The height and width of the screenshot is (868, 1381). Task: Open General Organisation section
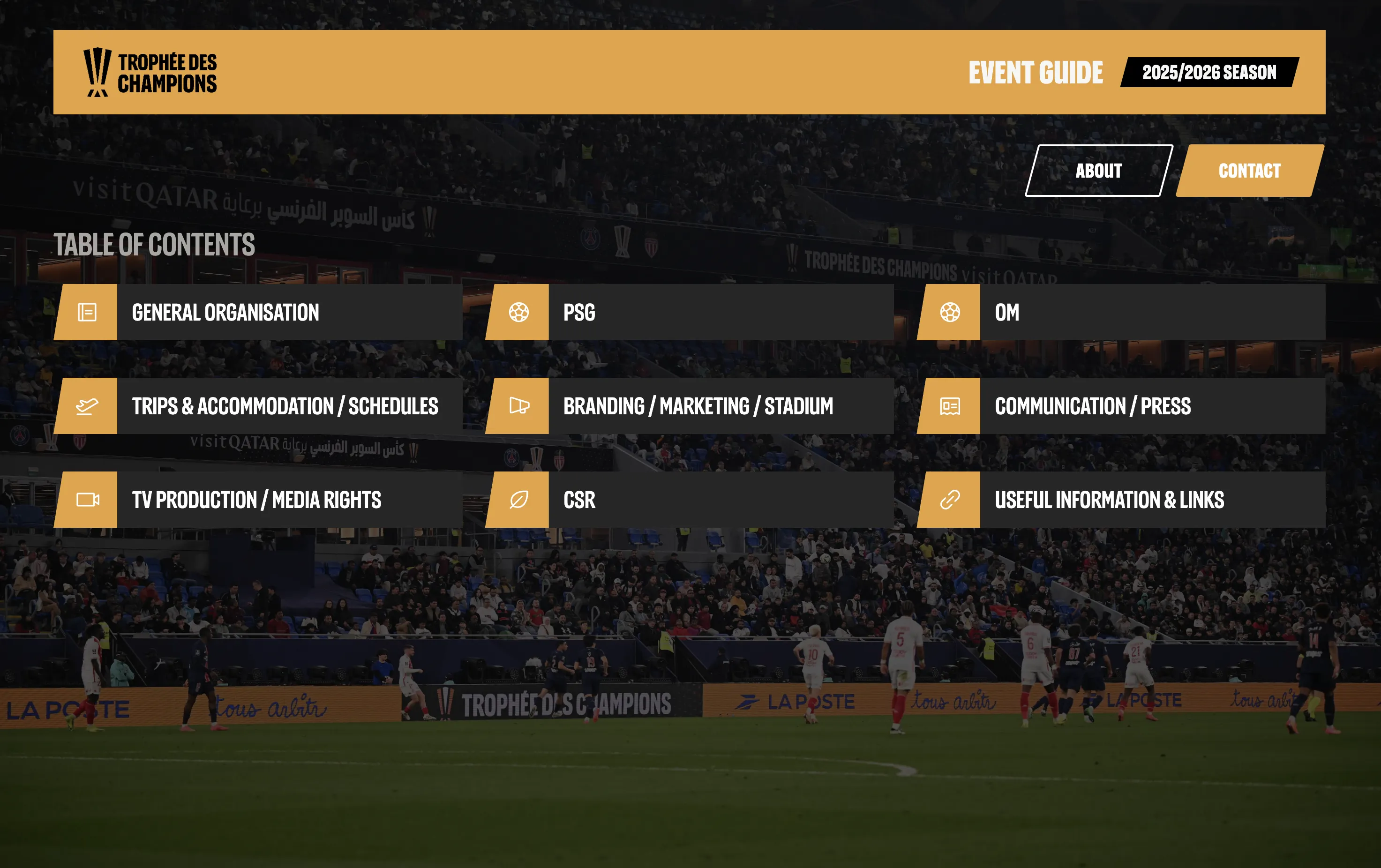point(258,313)
